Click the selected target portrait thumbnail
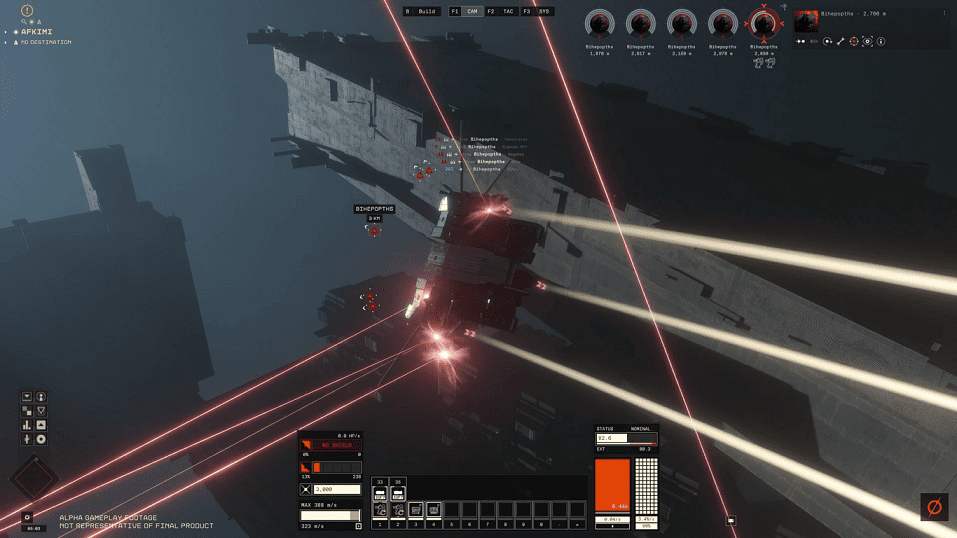Screen dimensions: 957x538 pos(806,22)
